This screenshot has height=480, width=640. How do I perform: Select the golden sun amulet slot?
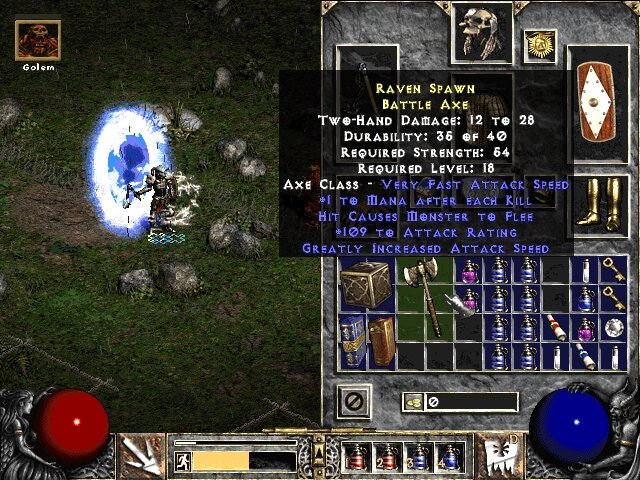pos(540,46)
